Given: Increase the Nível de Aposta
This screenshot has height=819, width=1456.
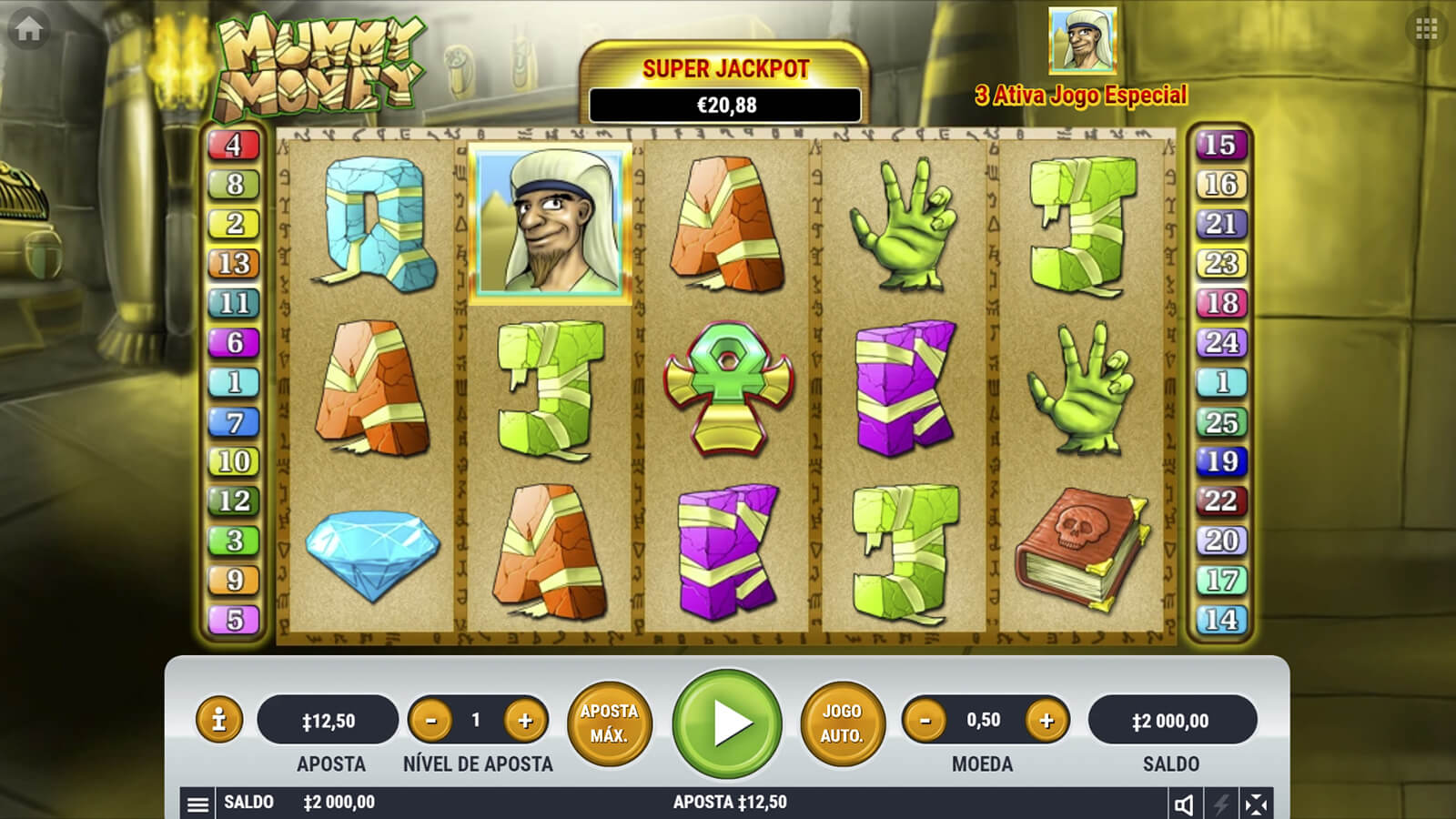Looking at the screenshot, I should point(525,721).
